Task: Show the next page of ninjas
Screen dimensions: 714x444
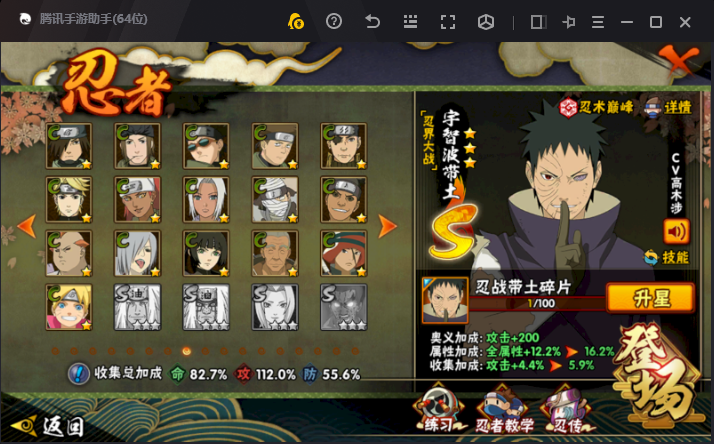Action: (x=388, y=226)
